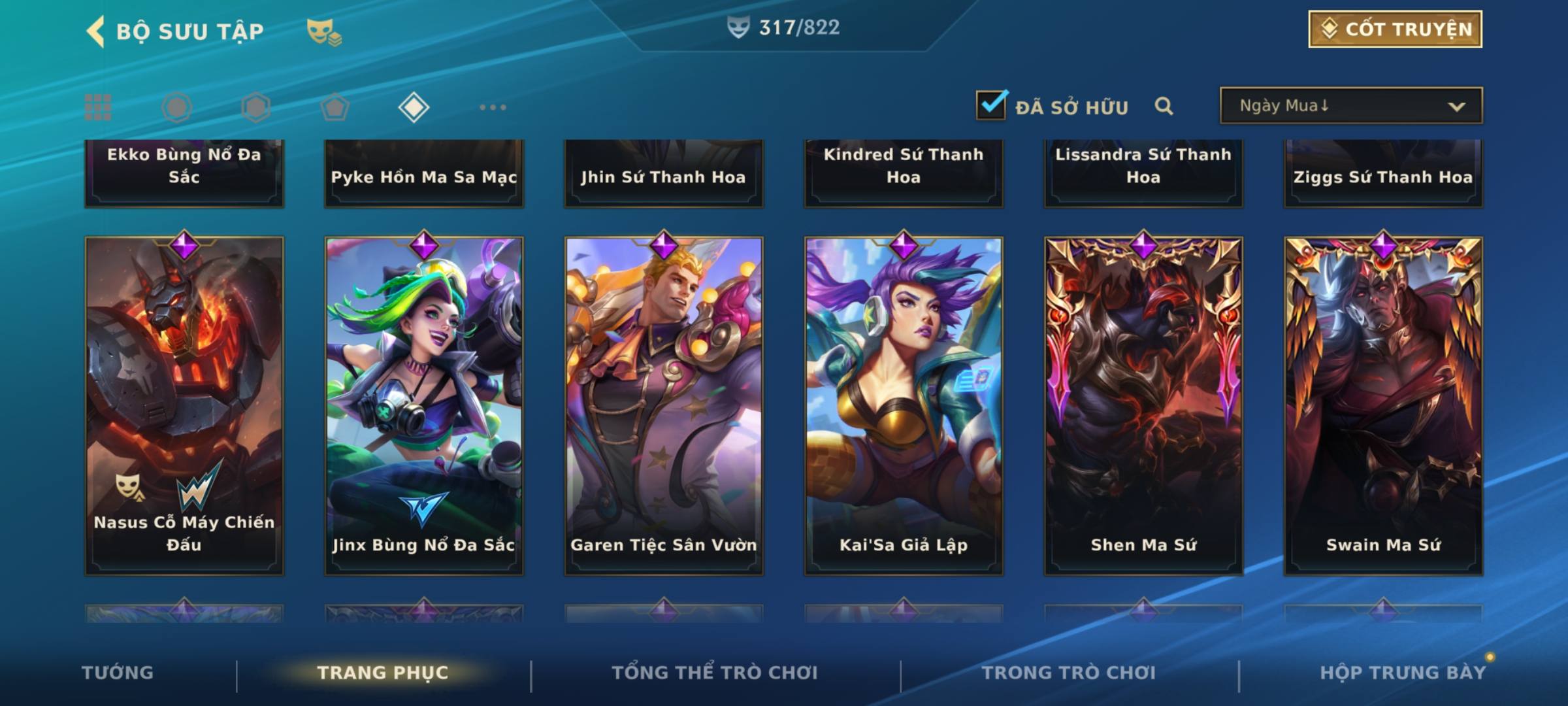Select the pentagon rarity filter
This screenshot has width=1568, height=706.
point(335,107)
